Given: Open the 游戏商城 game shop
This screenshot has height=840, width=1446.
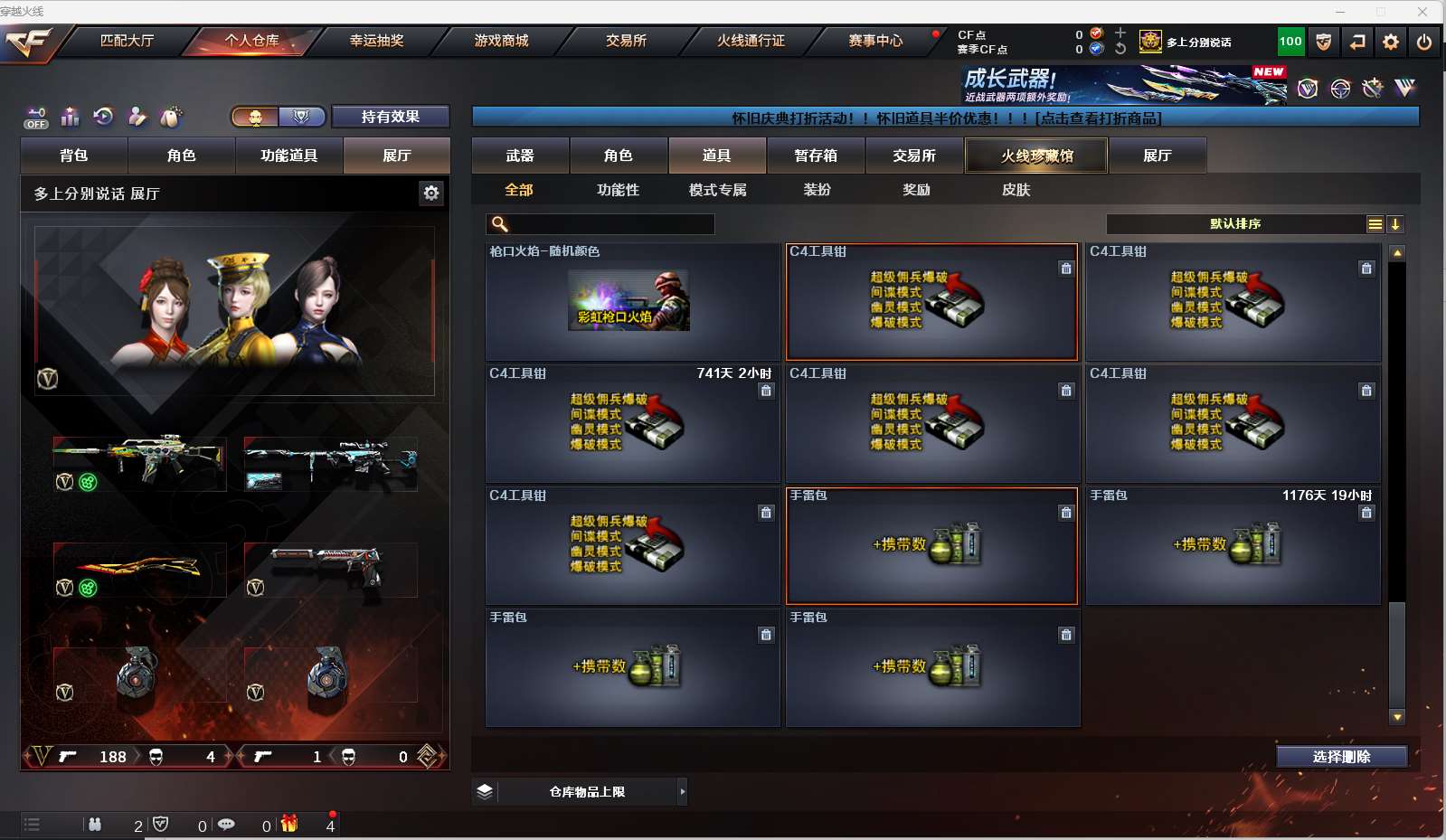Looking at the screenshot, I should point(501,41).
